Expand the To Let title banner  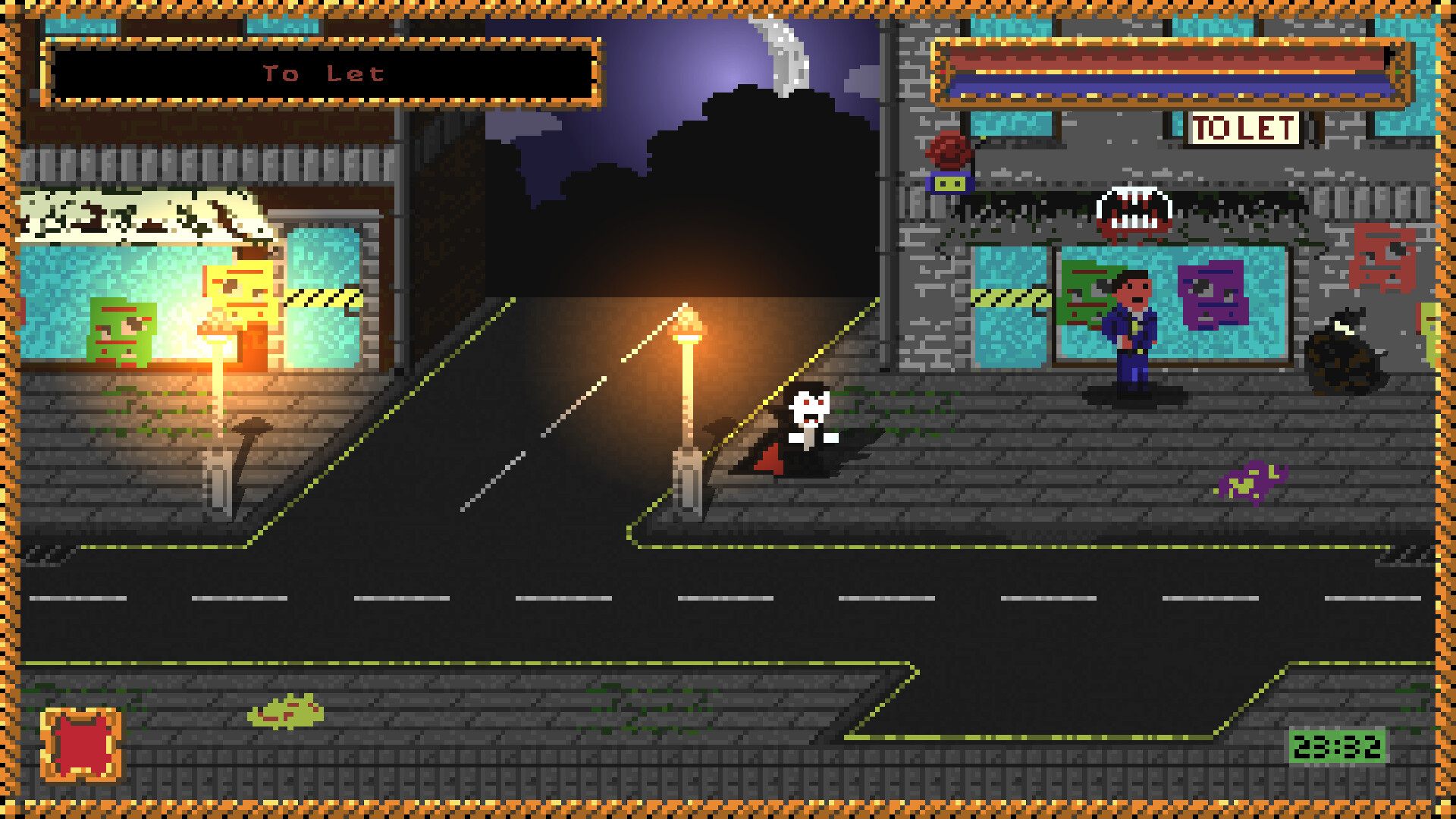pyautogui.click(x=322, y=74)
